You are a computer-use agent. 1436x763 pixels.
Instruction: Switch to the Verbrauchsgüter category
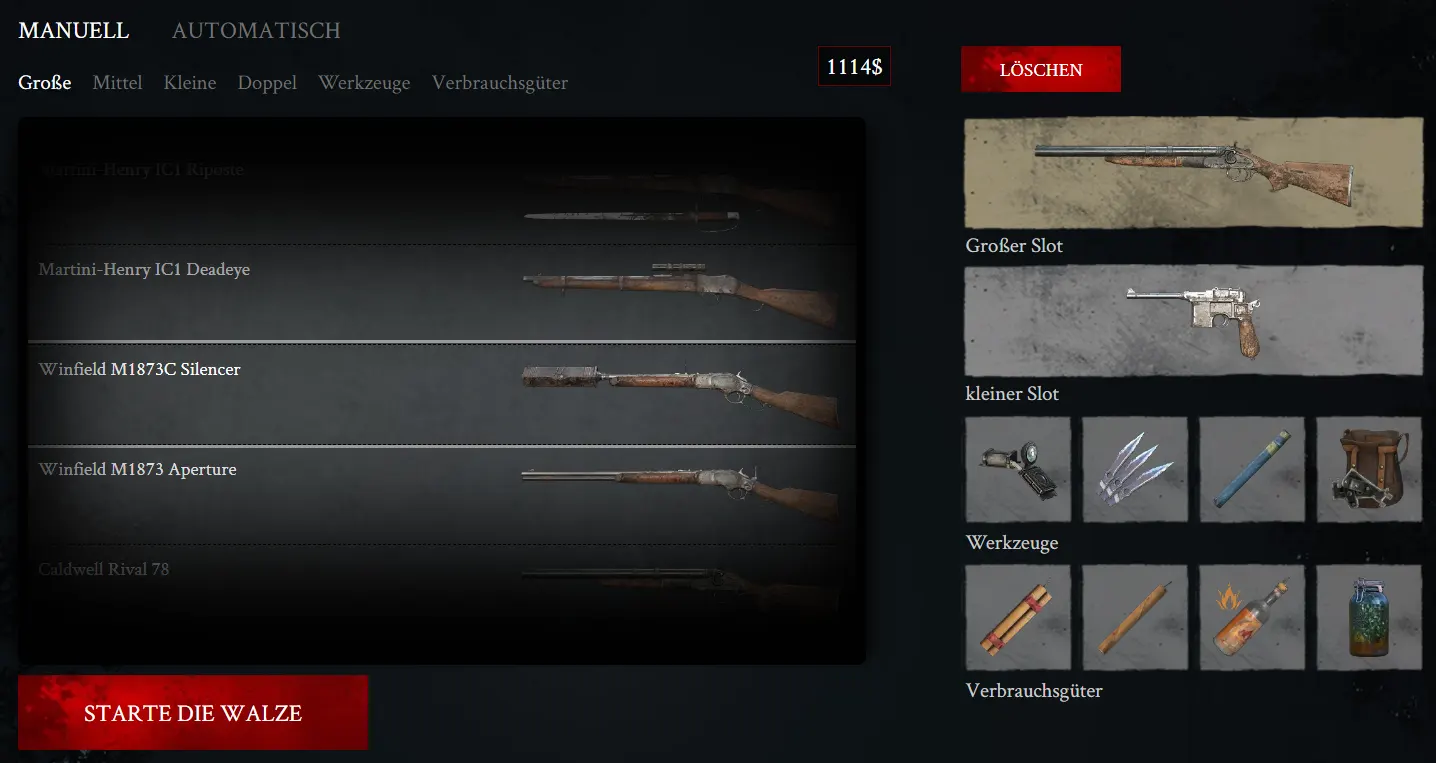tap(500, 83)
